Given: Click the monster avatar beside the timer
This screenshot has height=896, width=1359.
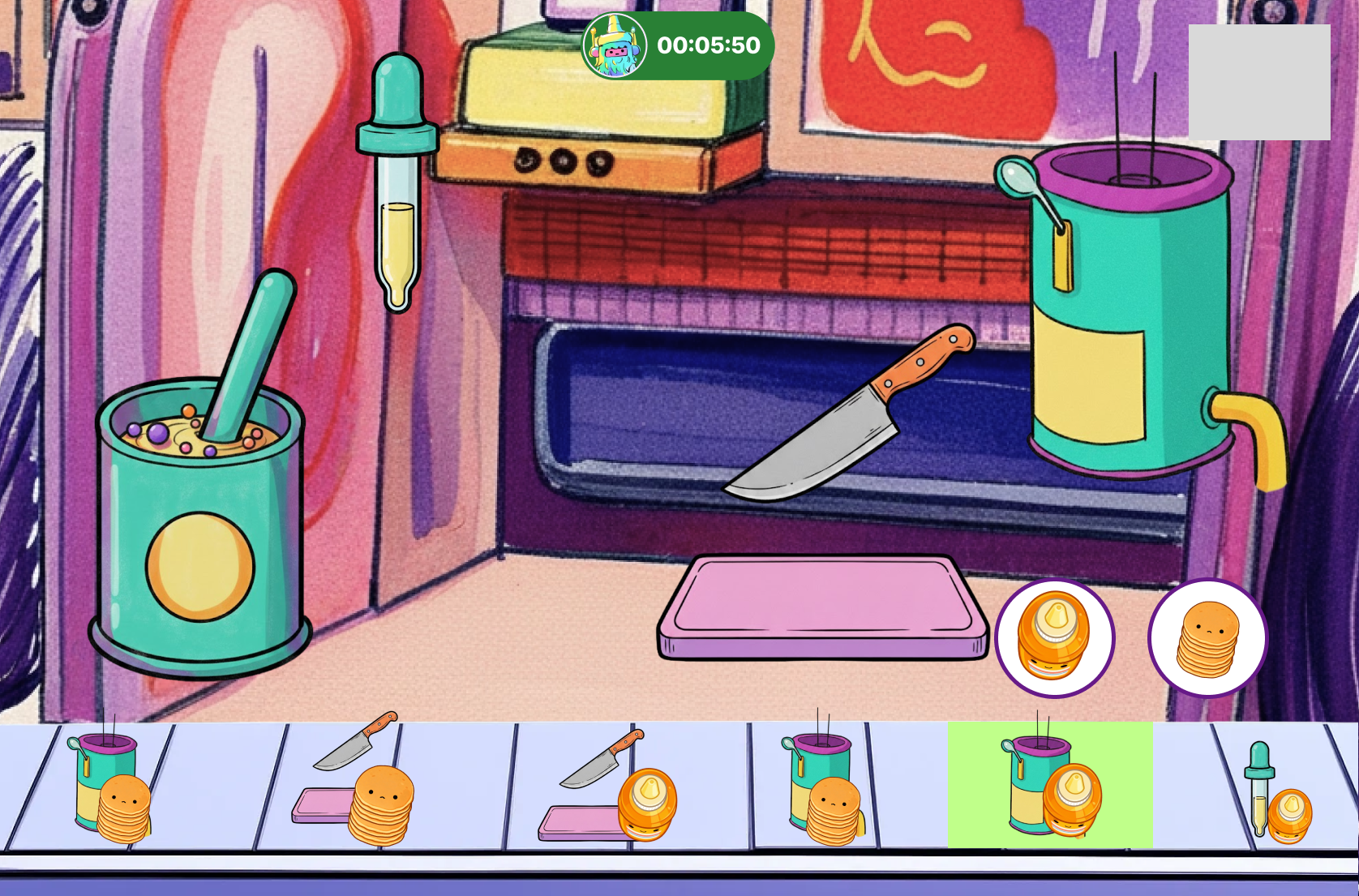Looking at the screenshot, I should point(615,45).
